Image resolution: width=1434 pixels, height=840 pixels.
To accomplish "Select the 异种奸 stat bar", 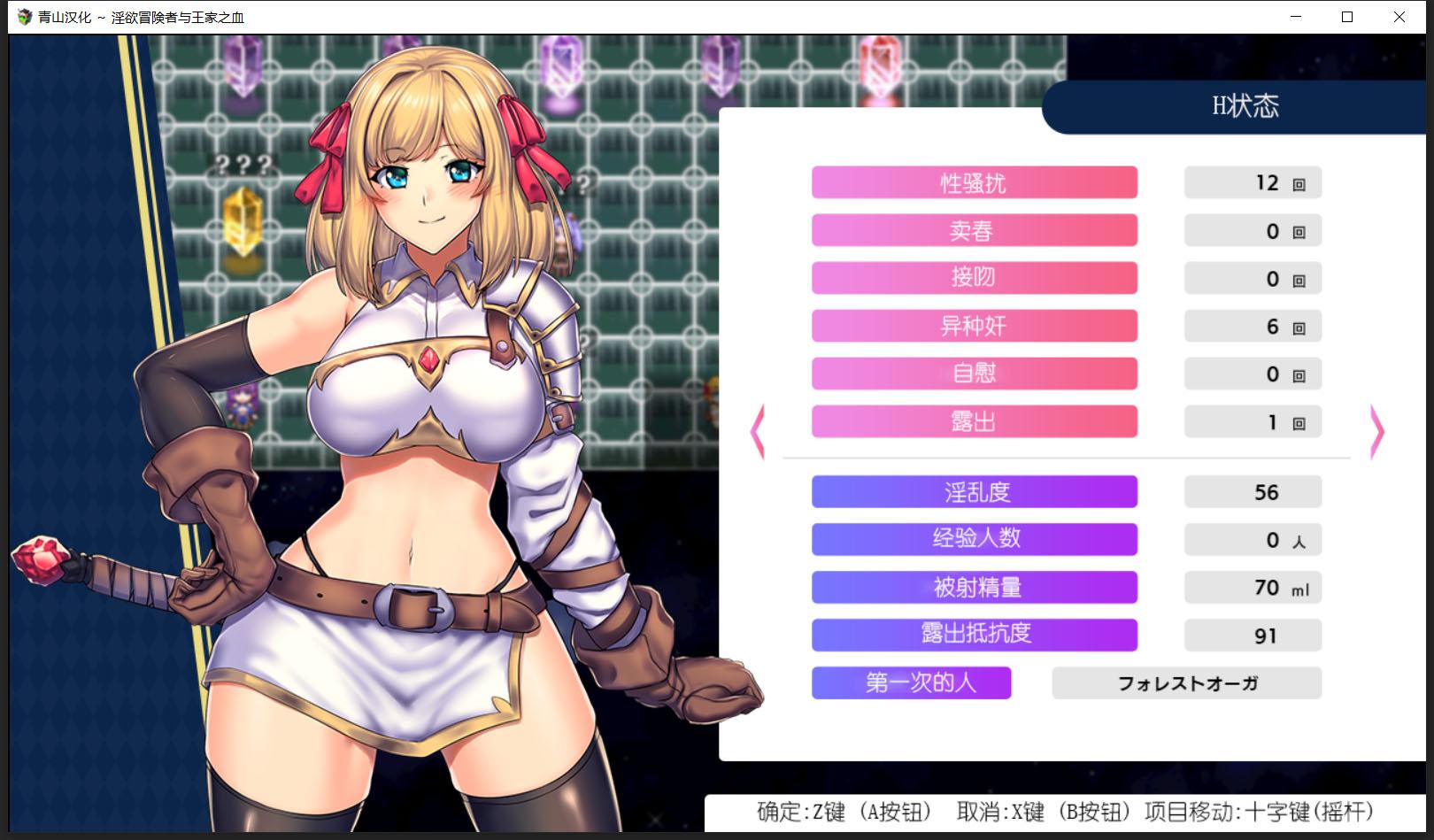I will click(x=974, y=326).
